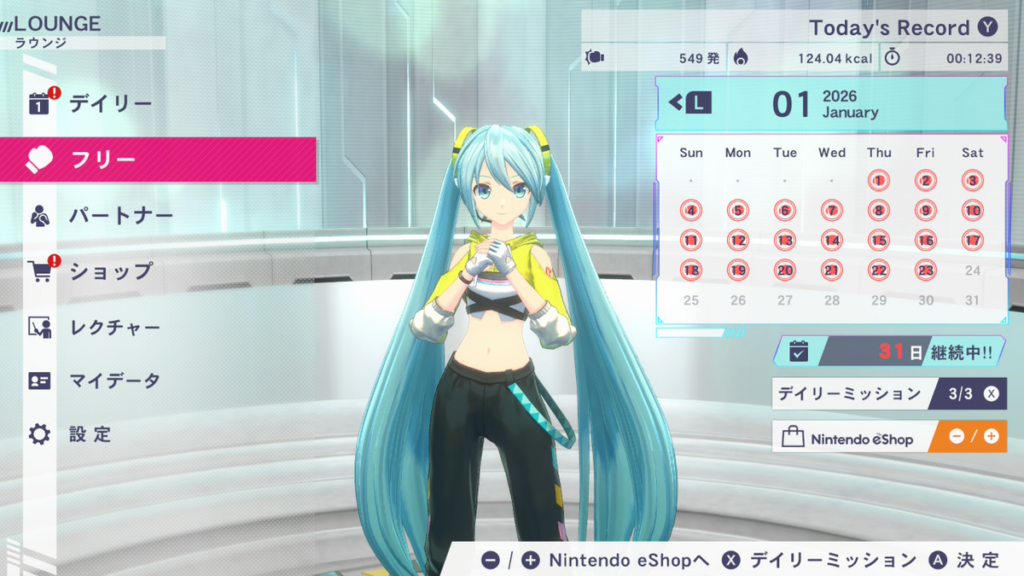The width and height of the screenshot is (1024, 576).
Task: Open マイデータ my data
Action: 114,381
